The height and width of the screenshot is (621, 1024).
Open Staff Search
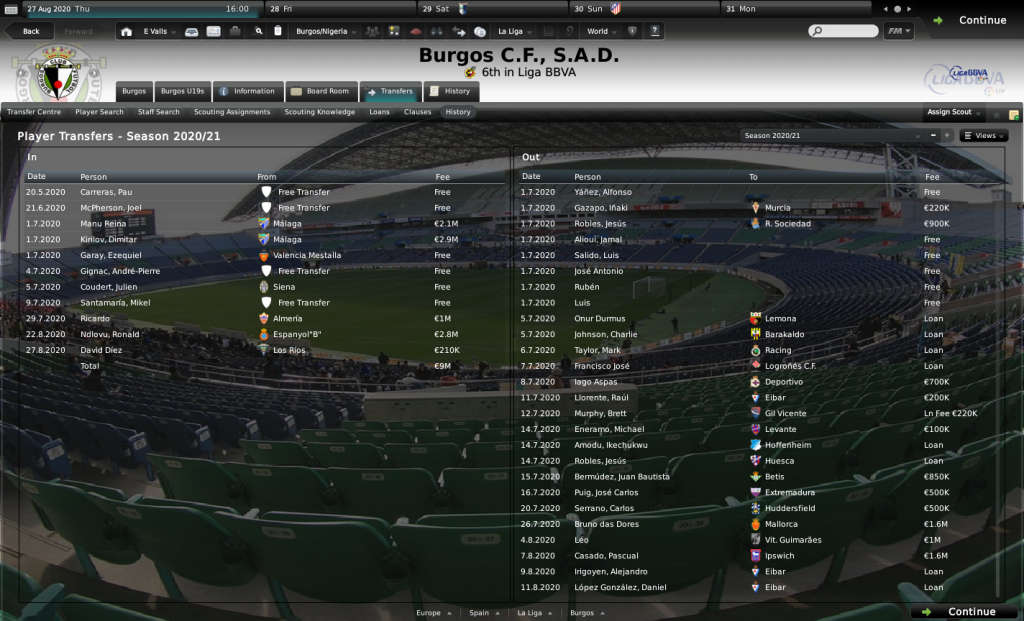tap(159, 112)
